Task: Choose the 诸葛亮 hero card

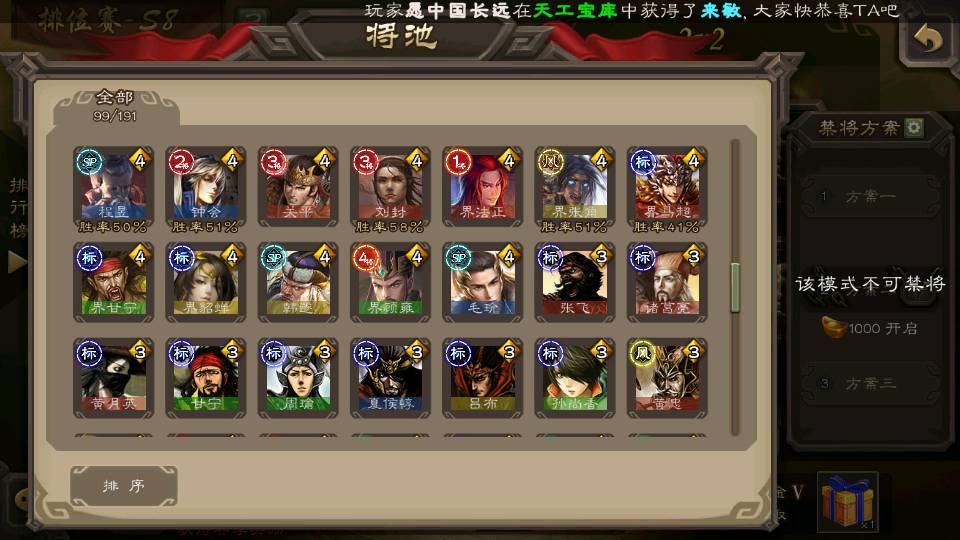Action: pyautogui.click(x=666, y=282)
